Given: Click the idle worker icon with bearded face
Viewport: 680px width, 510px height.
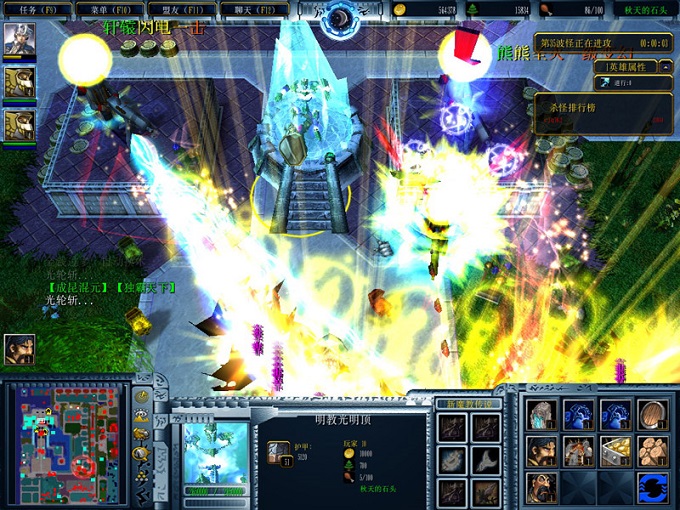Looking at the screenshot, I should [x=18, y=348].
